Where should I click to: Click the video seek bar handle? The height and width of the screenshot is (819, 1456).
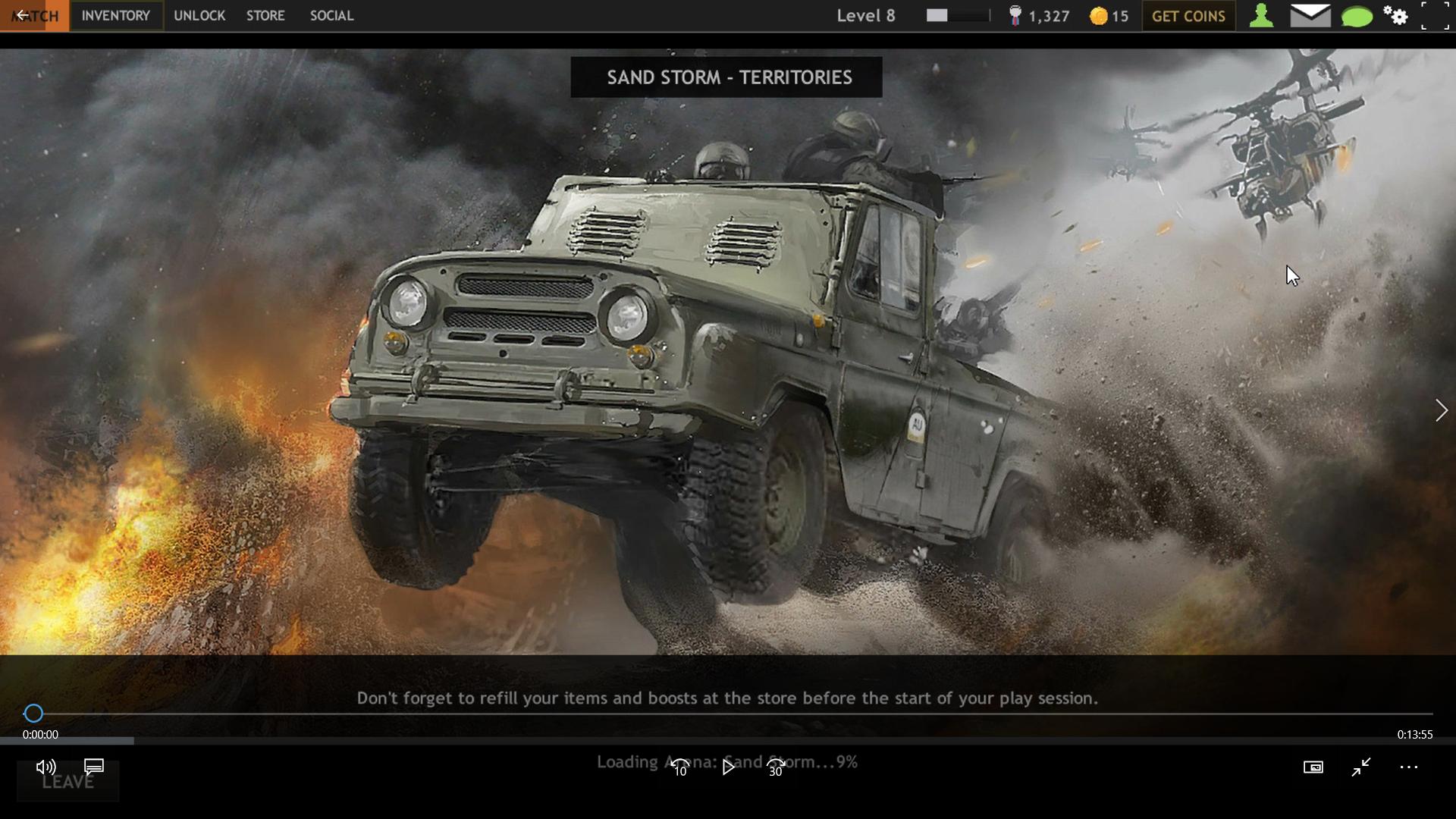(33, 714)
